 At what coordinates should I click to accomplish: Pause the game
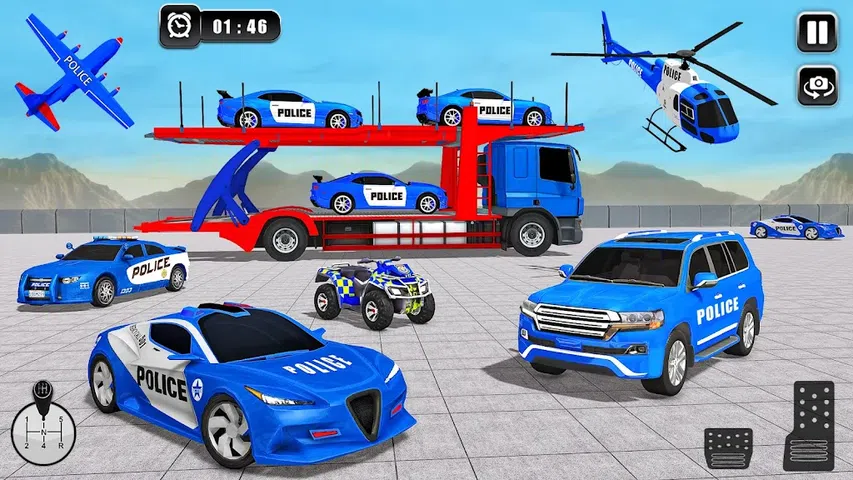tap(816, 32)
